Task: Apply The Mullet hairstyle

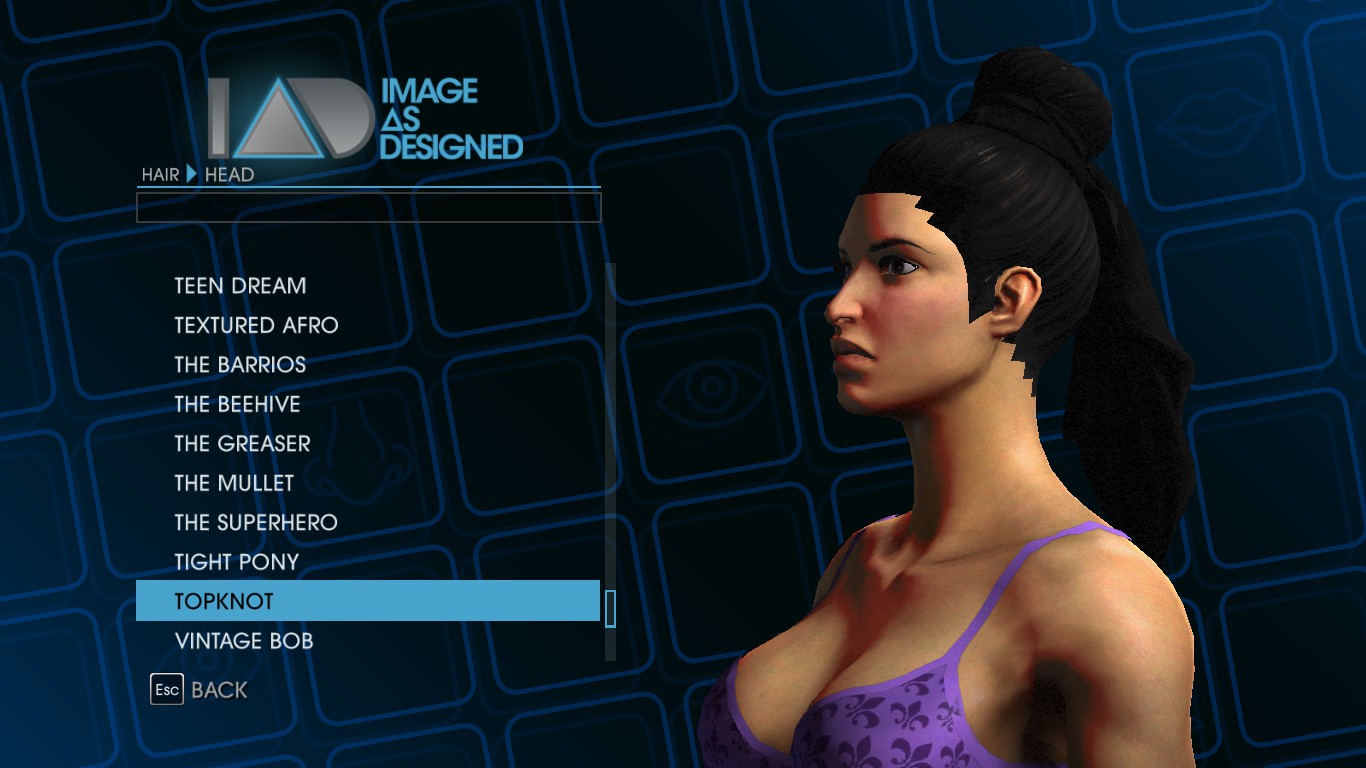Action: tap(234, 483)
